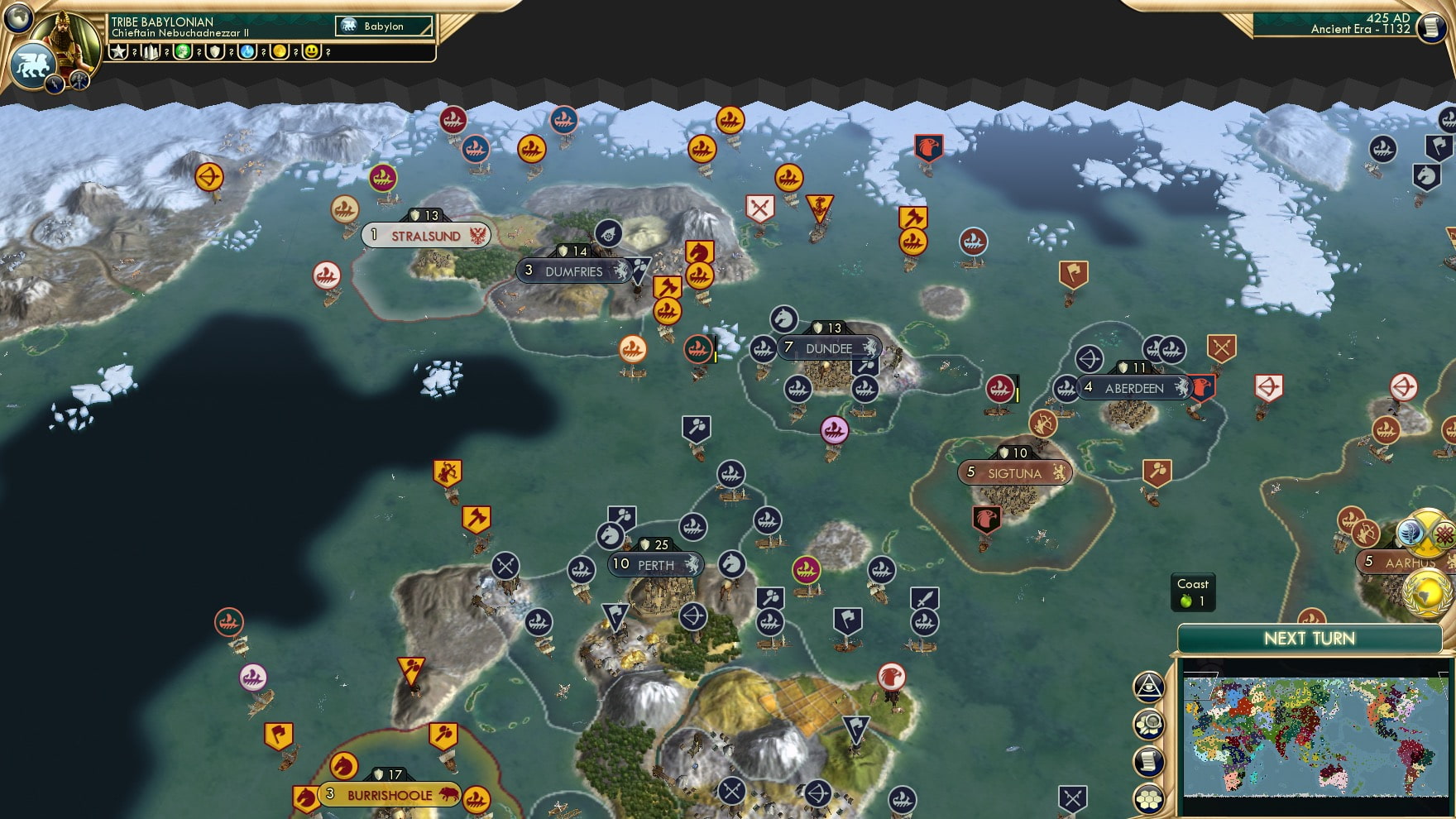Screen dimensions: 1456x819
Task: Toggle the hex grid overlay icon
Action: click(x=1150, y=799)
